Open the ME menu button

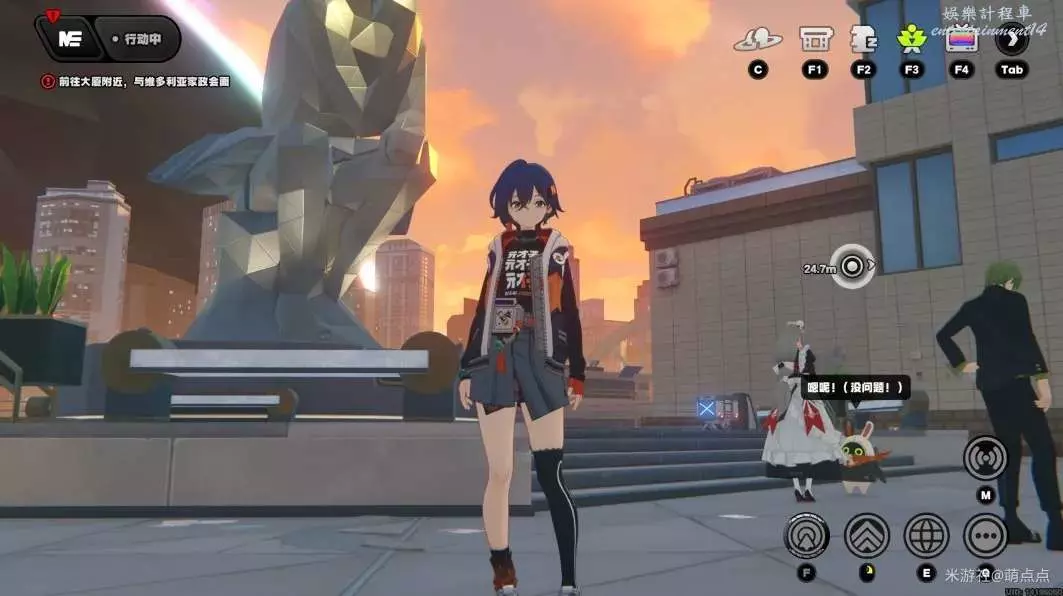click(70, 40)
